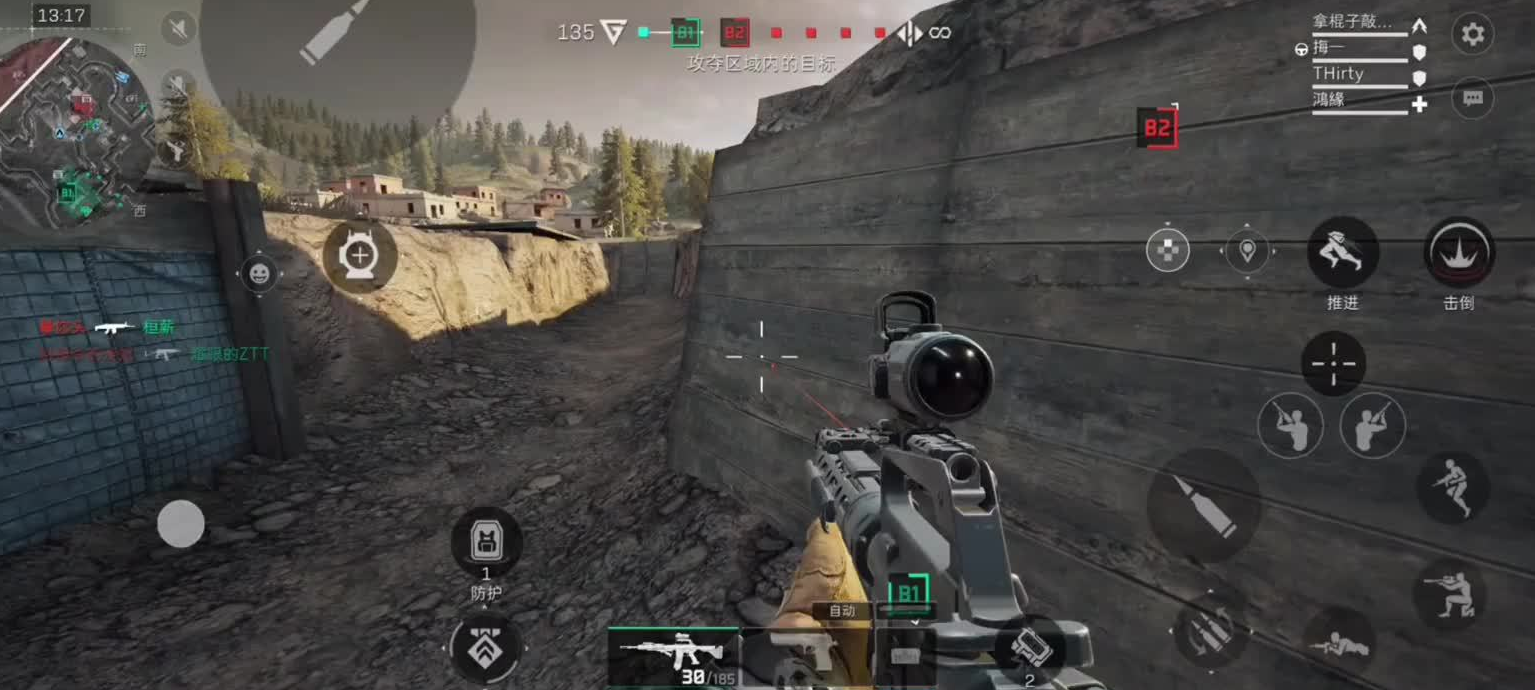Viewport: 1535px width, 690px height.
Task: Toggle the 自动 fire mode label
Action: click(x=841, y=610)
